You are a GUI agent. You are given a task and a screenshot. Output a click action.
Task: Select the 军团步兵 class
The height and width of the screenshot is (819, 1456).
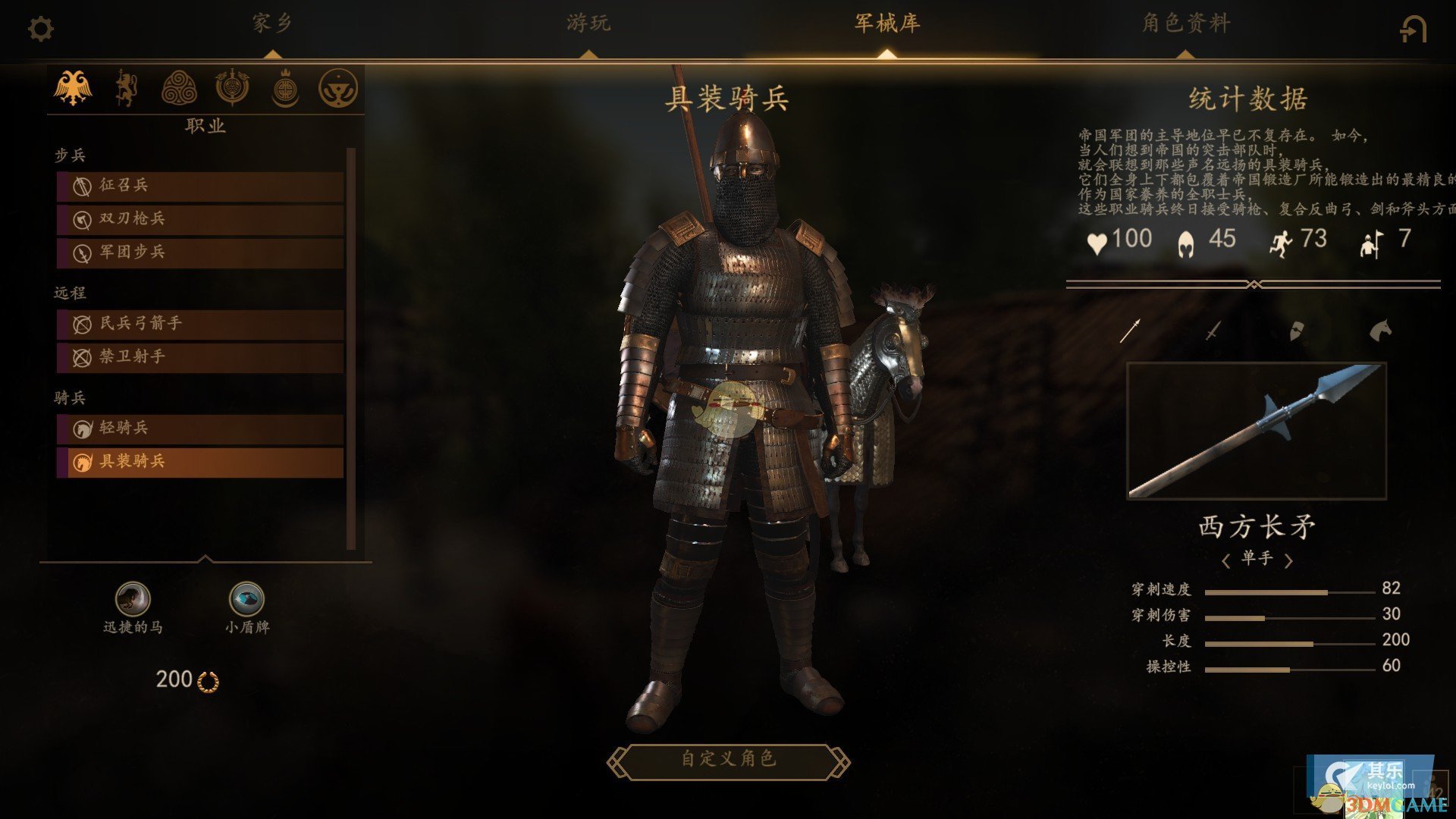pos(200,253)
